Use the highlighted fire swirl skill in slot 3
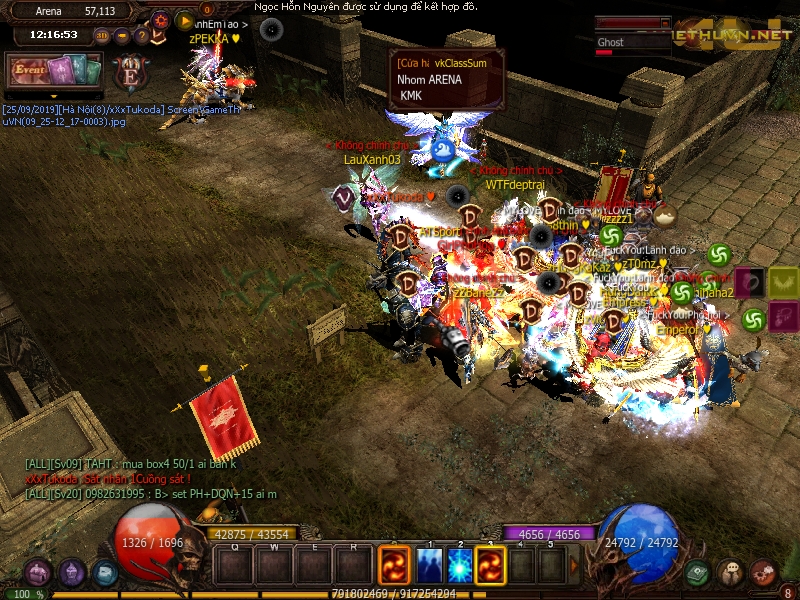Viewport: 800px width, 600px height. pyautogui.click(x=491, y=565)
